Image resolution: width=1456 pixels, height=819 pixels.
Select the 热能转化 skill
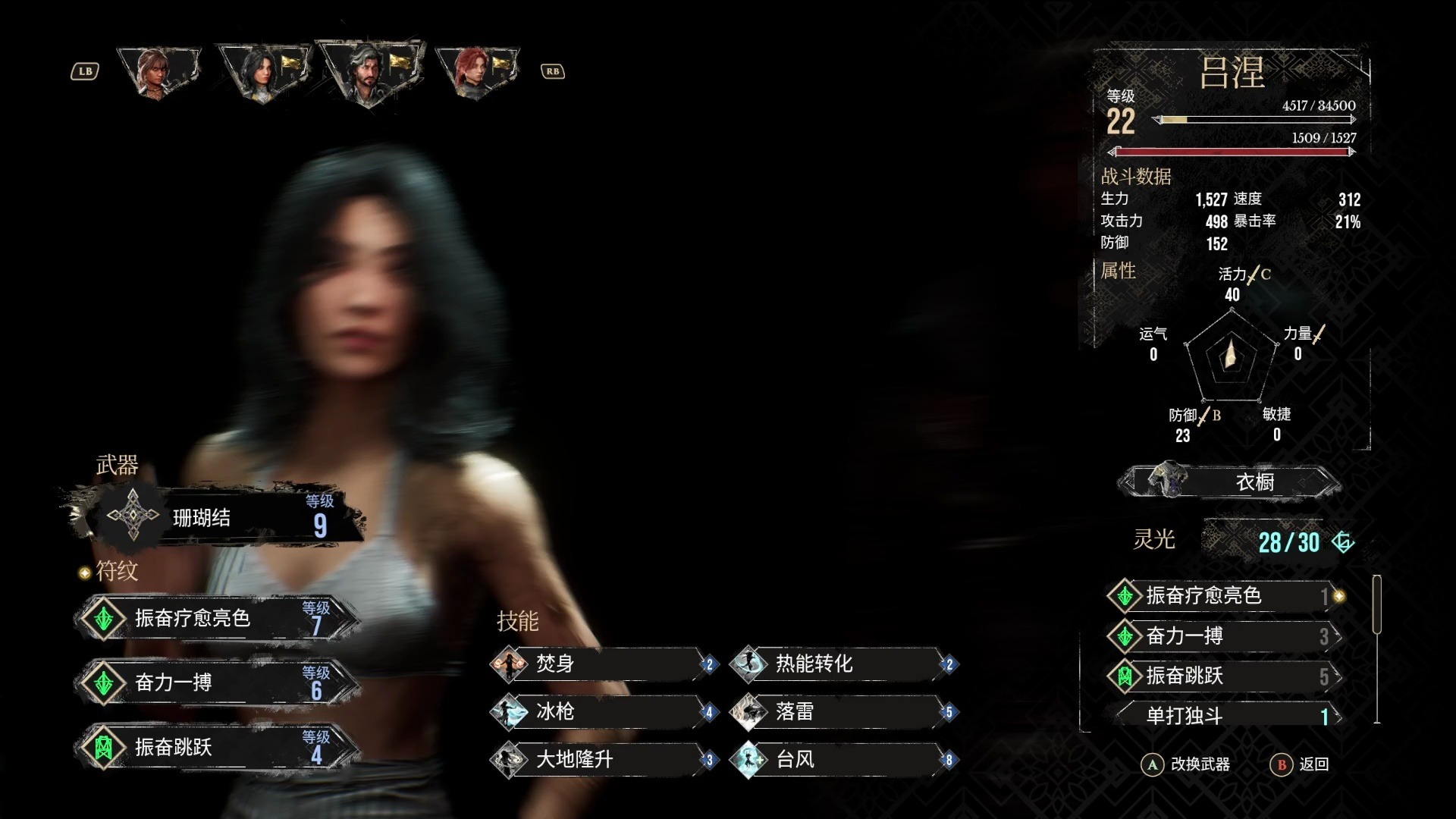coord(843,664)
